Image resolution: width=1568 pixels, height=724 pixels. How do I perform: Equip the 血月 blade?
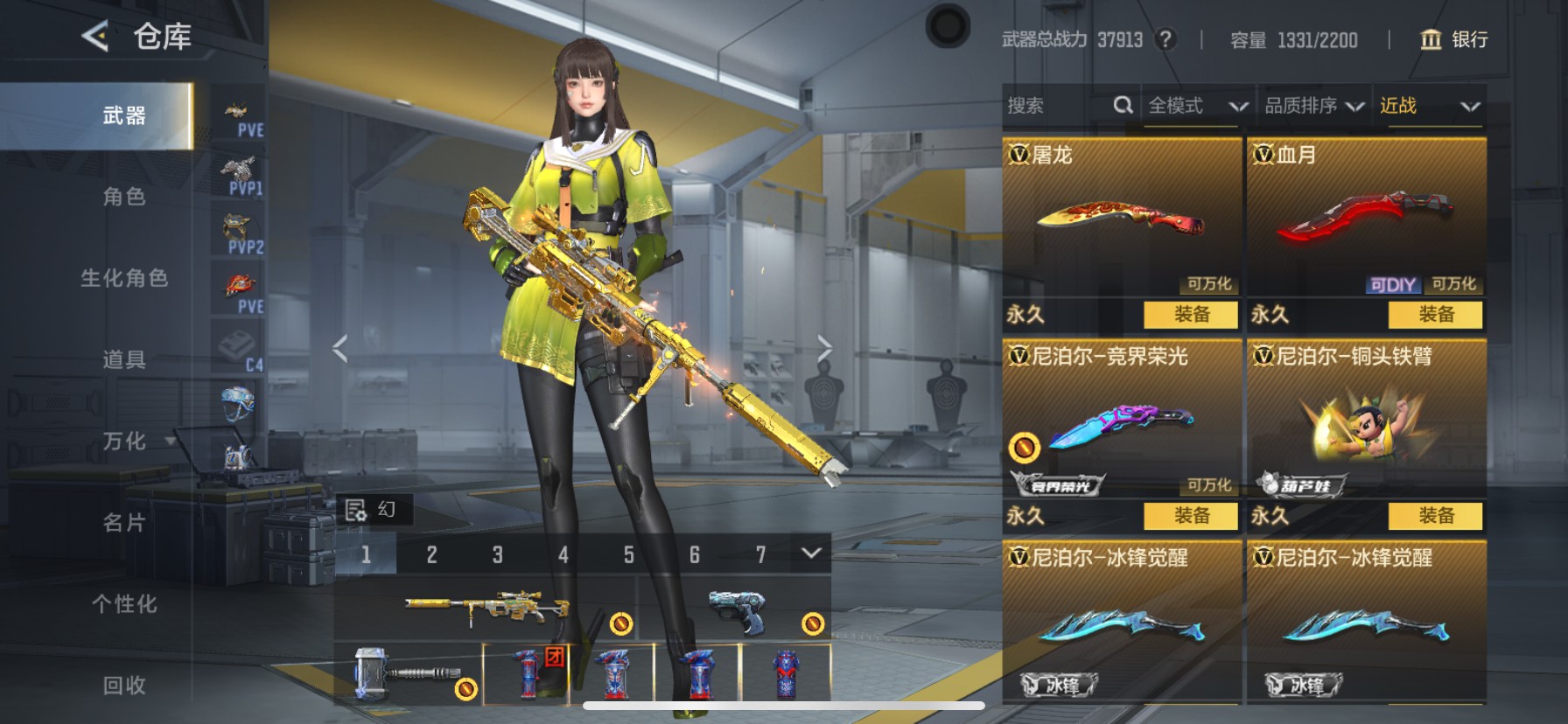[1436, 315]
